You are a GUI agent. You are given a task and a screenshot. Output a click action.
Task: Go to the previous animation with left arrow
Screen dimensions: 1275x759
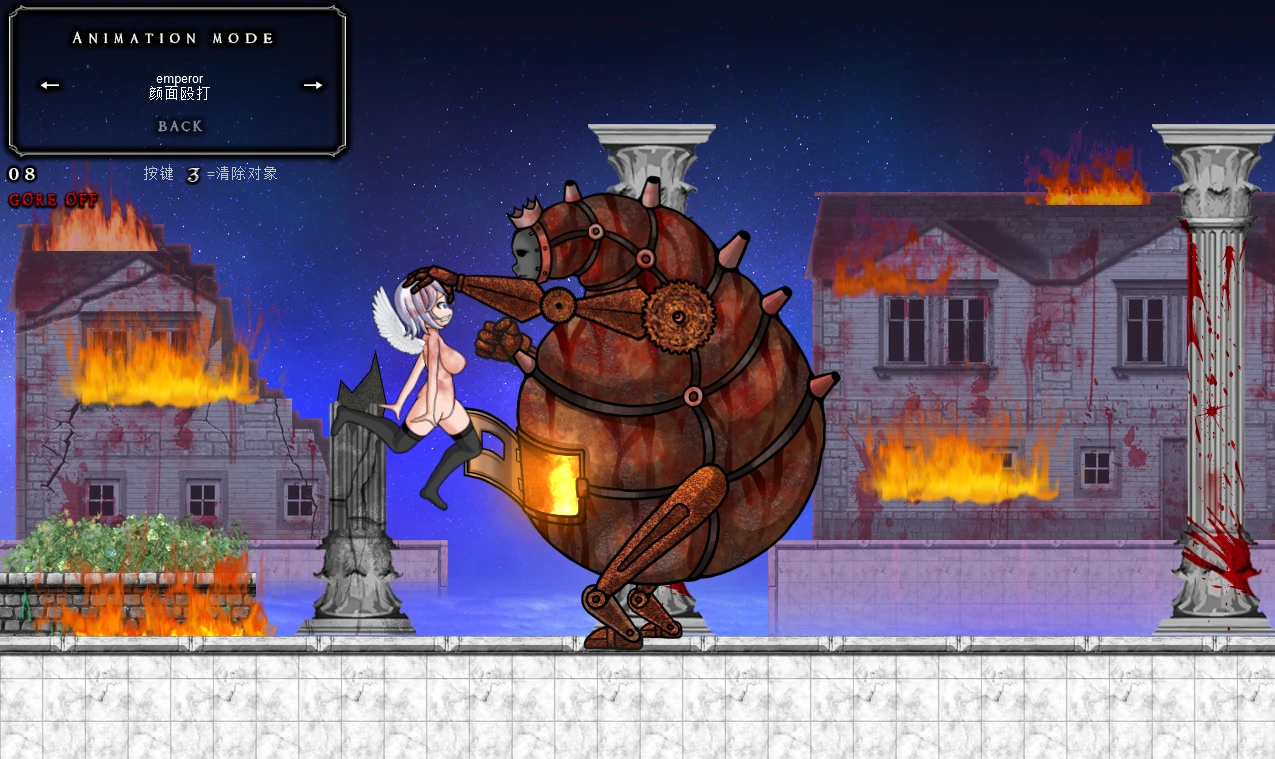pyautogui.click(x=50, y=85)
